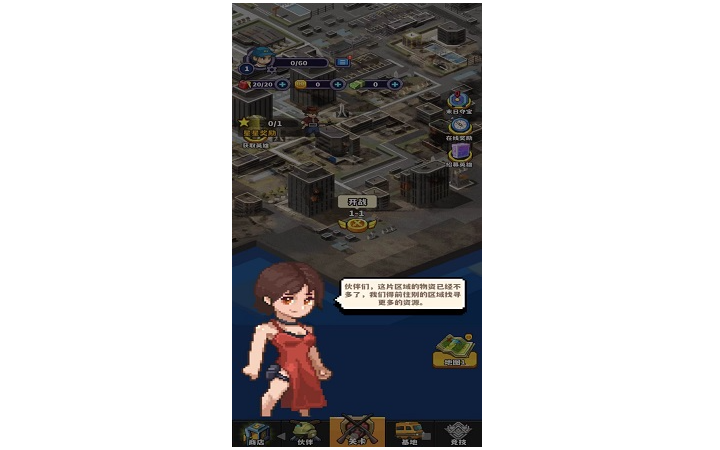Start battle with the 开战 button
This screenshot has width=720, height=450.
coord(356,201)
